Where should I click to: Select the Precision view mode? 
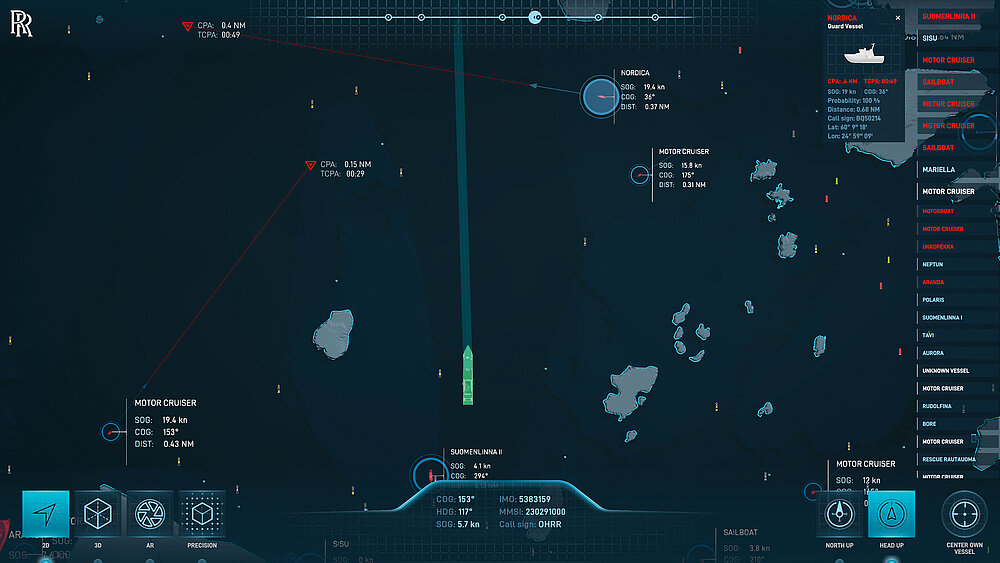[201, 514]
